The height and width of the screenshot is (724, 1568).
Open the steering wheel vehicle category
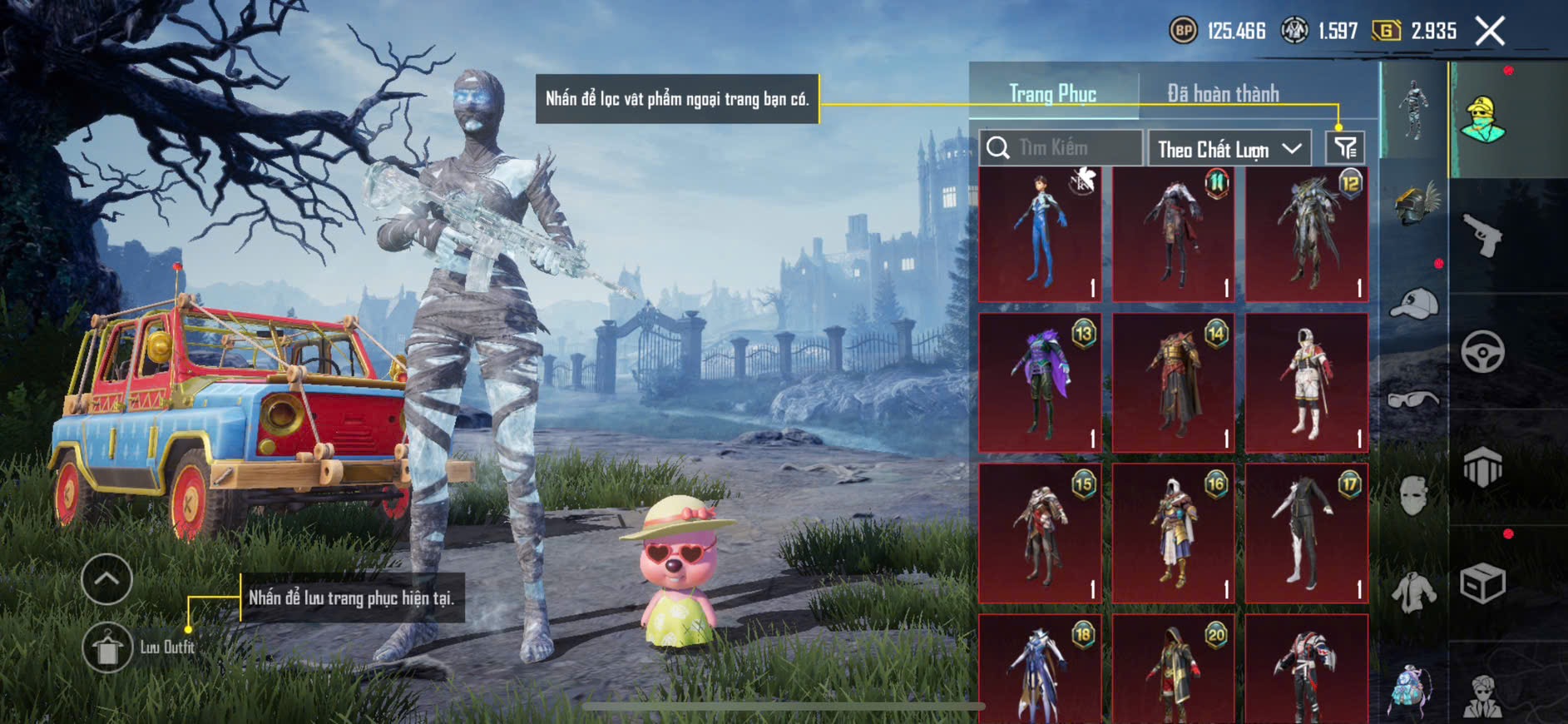point(1482,352)
